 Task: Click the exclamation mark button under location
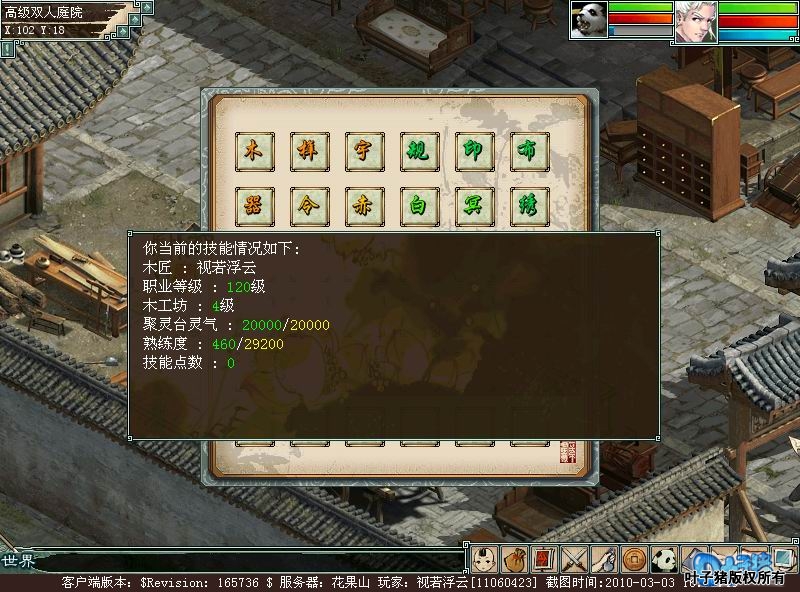pyautogui.click(x=8, y=48)
